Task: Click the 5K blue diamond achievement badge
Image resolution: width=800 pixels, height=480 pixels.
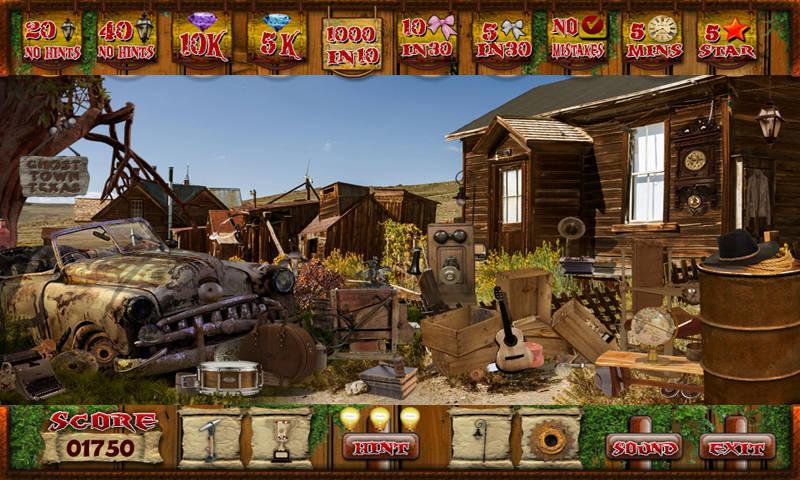Action: click(277, 39)
